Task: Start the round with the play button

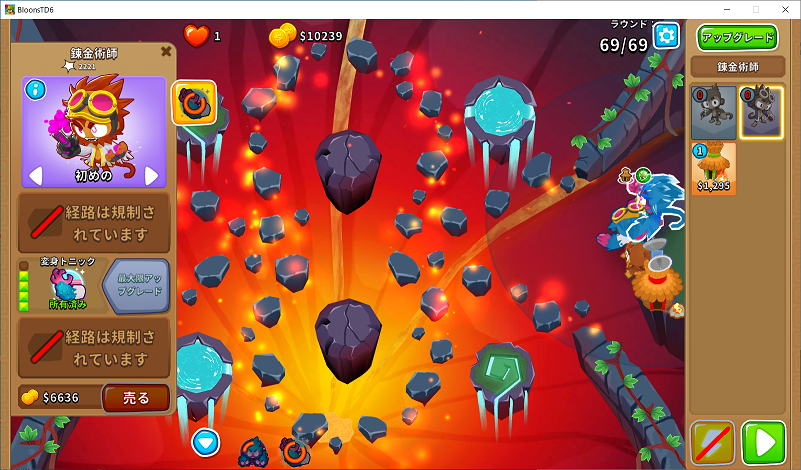Action: (x=767, y=442)
